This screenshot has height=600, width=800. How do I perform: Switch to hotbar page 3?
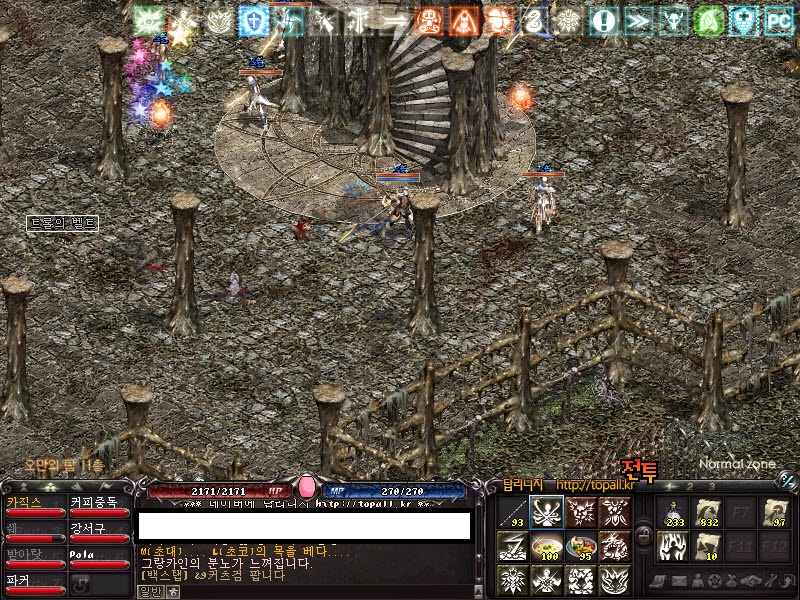(x=712, y=487)
